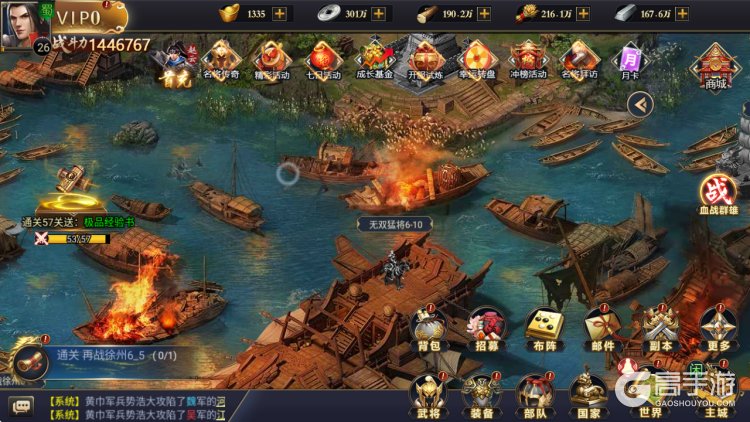
Task: Expand the 更多 more options button
Action: tap(717, 327)
